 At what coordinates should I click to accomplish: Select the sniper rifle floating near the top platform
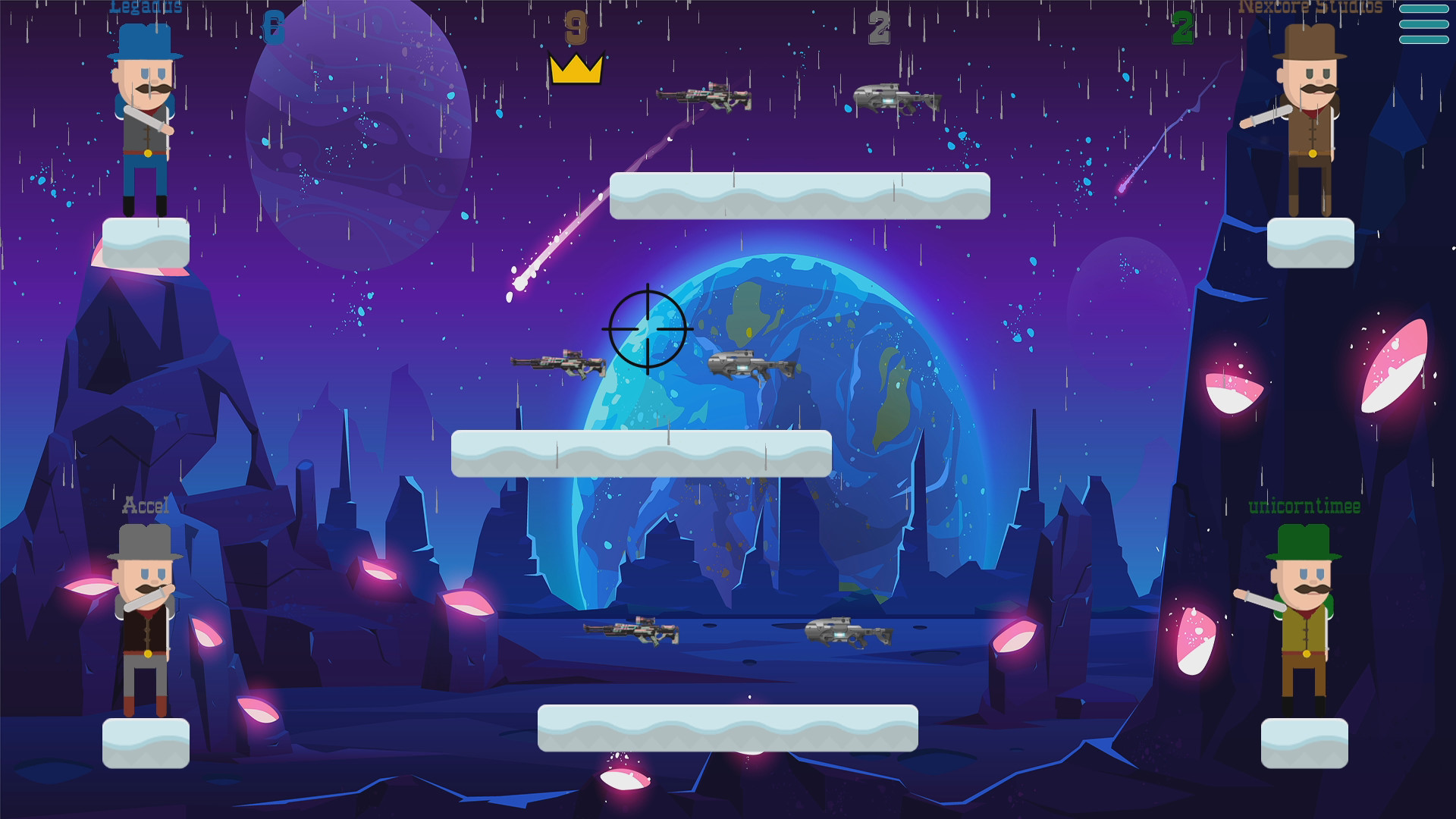[x=701, y=97]
